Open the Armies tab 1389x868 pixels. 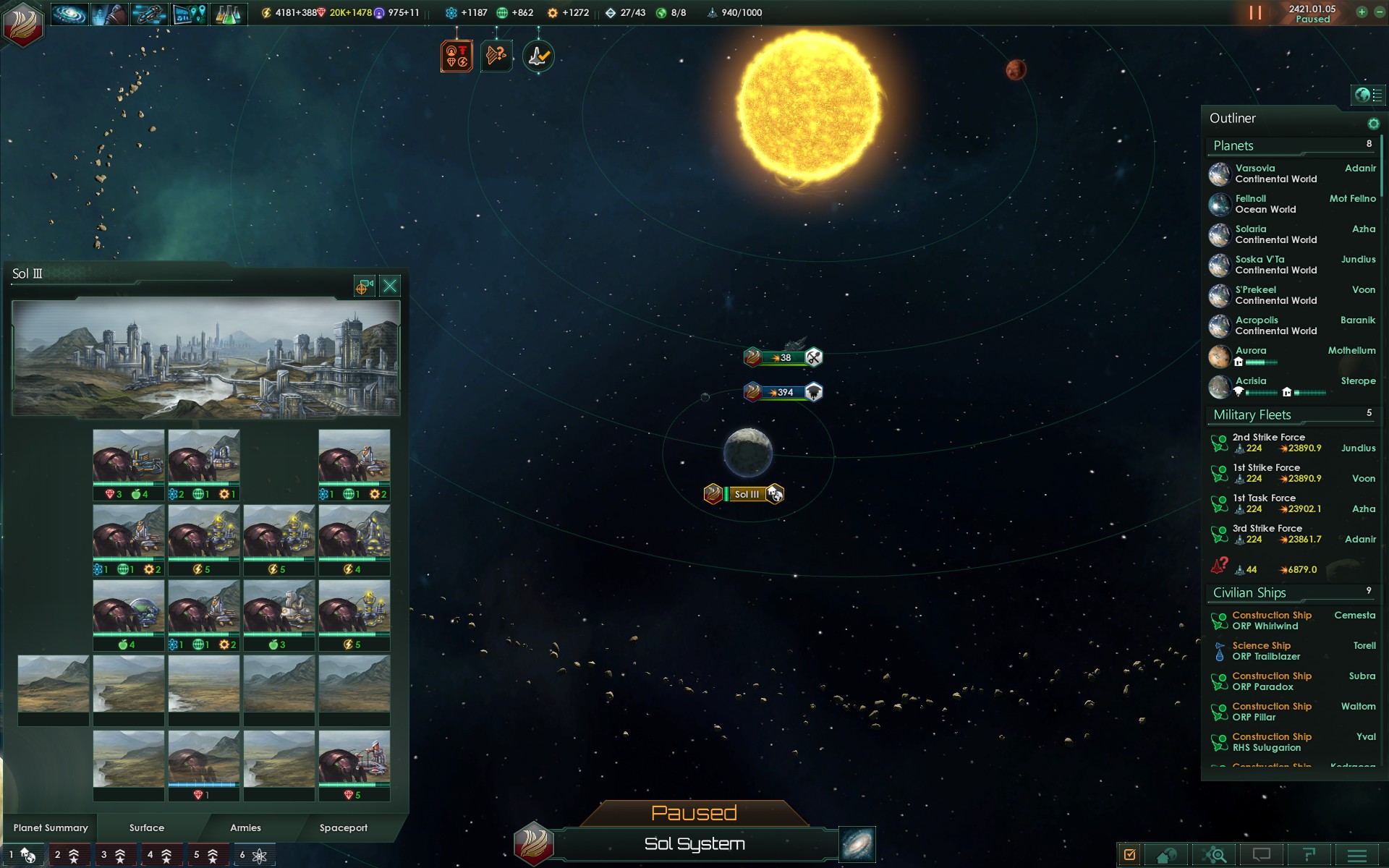tap(245, 827)
